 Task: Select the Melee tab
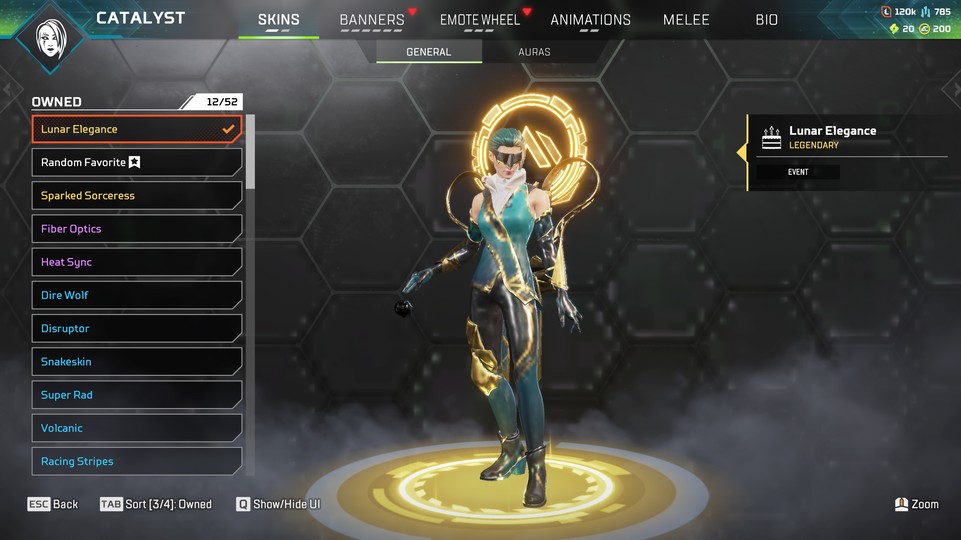(x=686, y=20)
